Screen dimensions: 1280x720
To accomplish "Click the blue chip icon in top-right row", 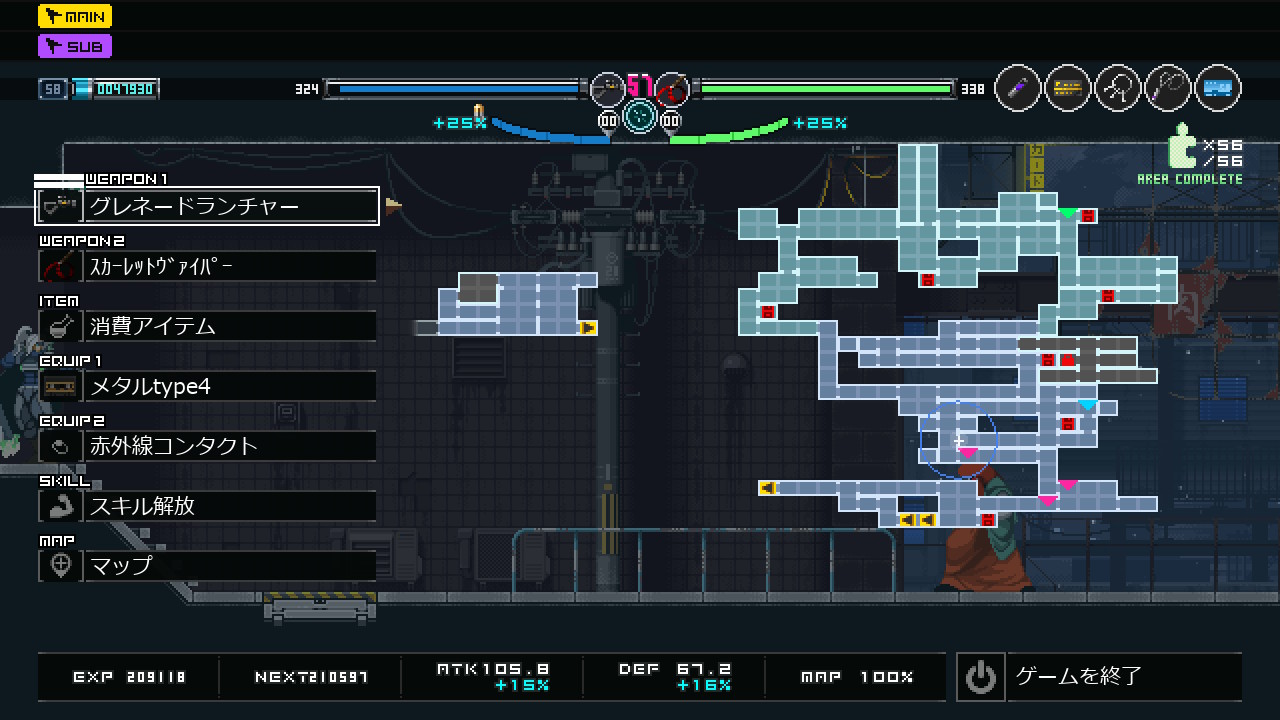I will click(1217, 89).
